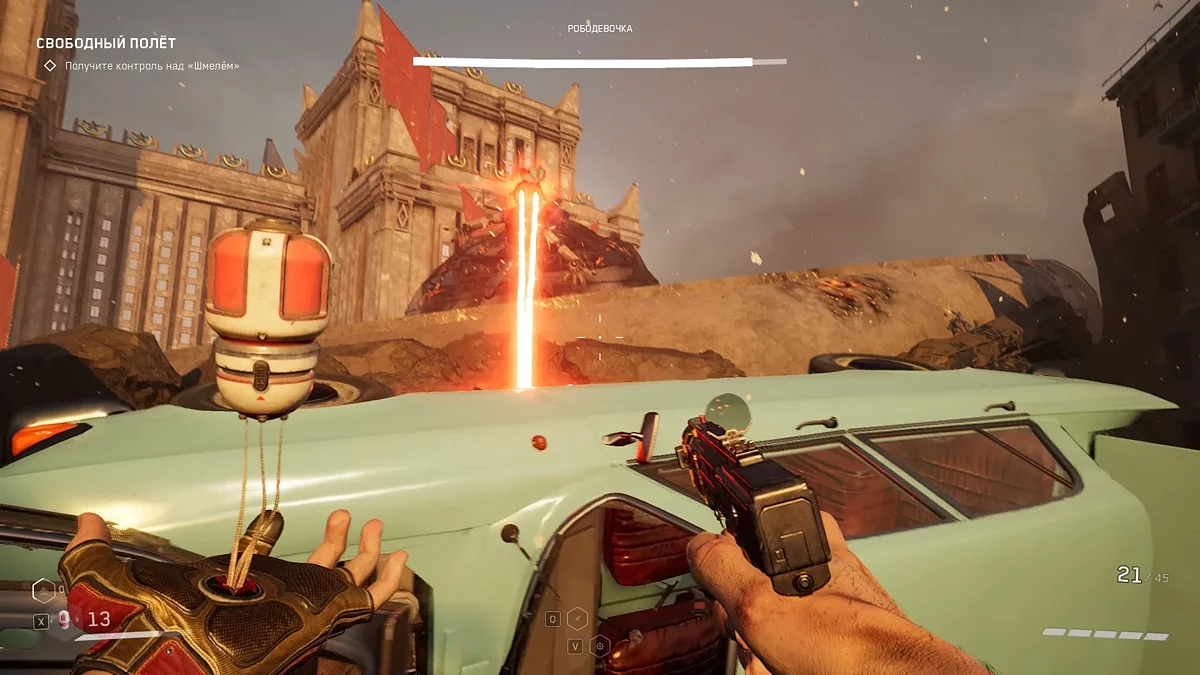Click the «Получите контроль над «Шмелём»» objective
The height and width of the screenshot is (675, 1200).
[152, 66]
